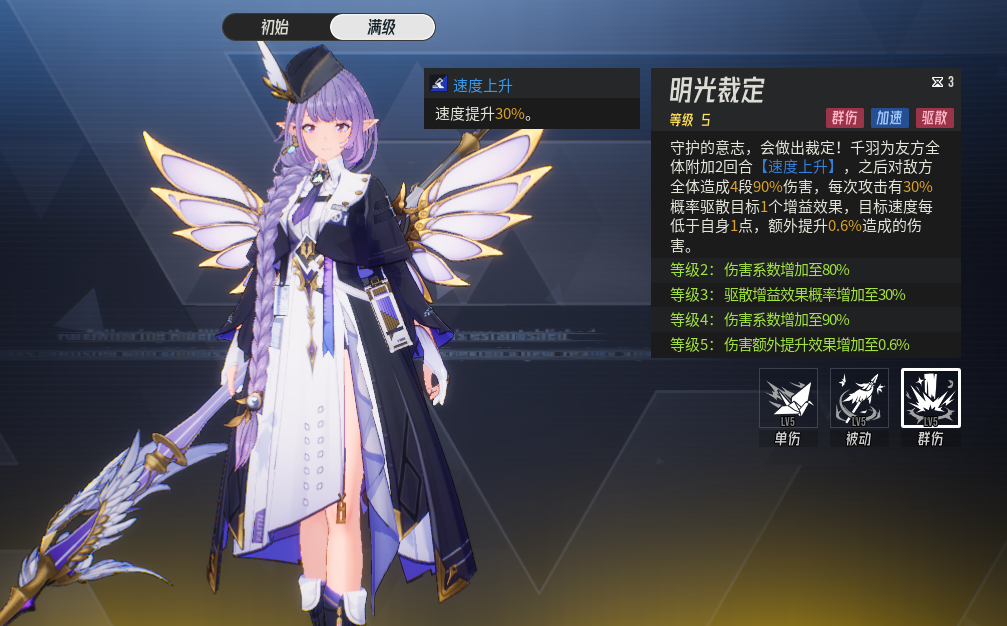This screenshot has width=1007, height=626.
Task: Open the 被动 passive skill icon
Action: tap(859, 398)
